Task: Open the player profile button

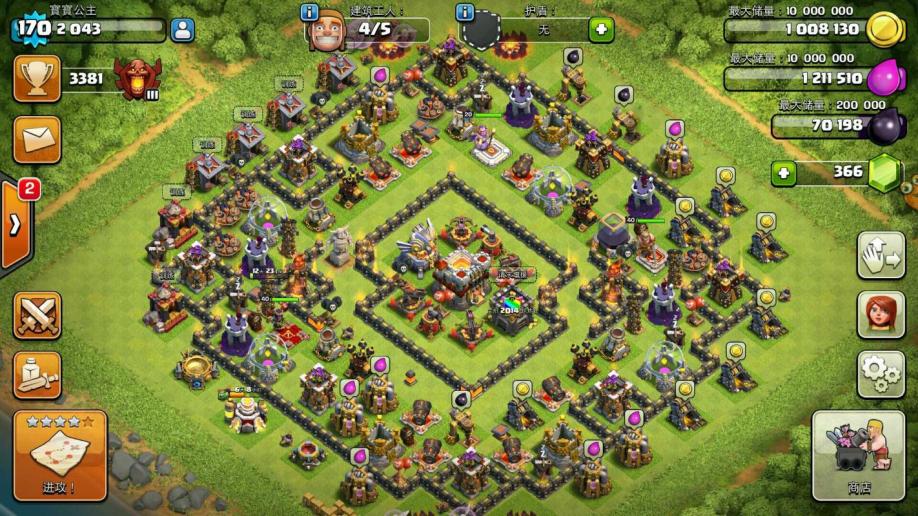Action: pyautogui.click(x=182, y=29)
